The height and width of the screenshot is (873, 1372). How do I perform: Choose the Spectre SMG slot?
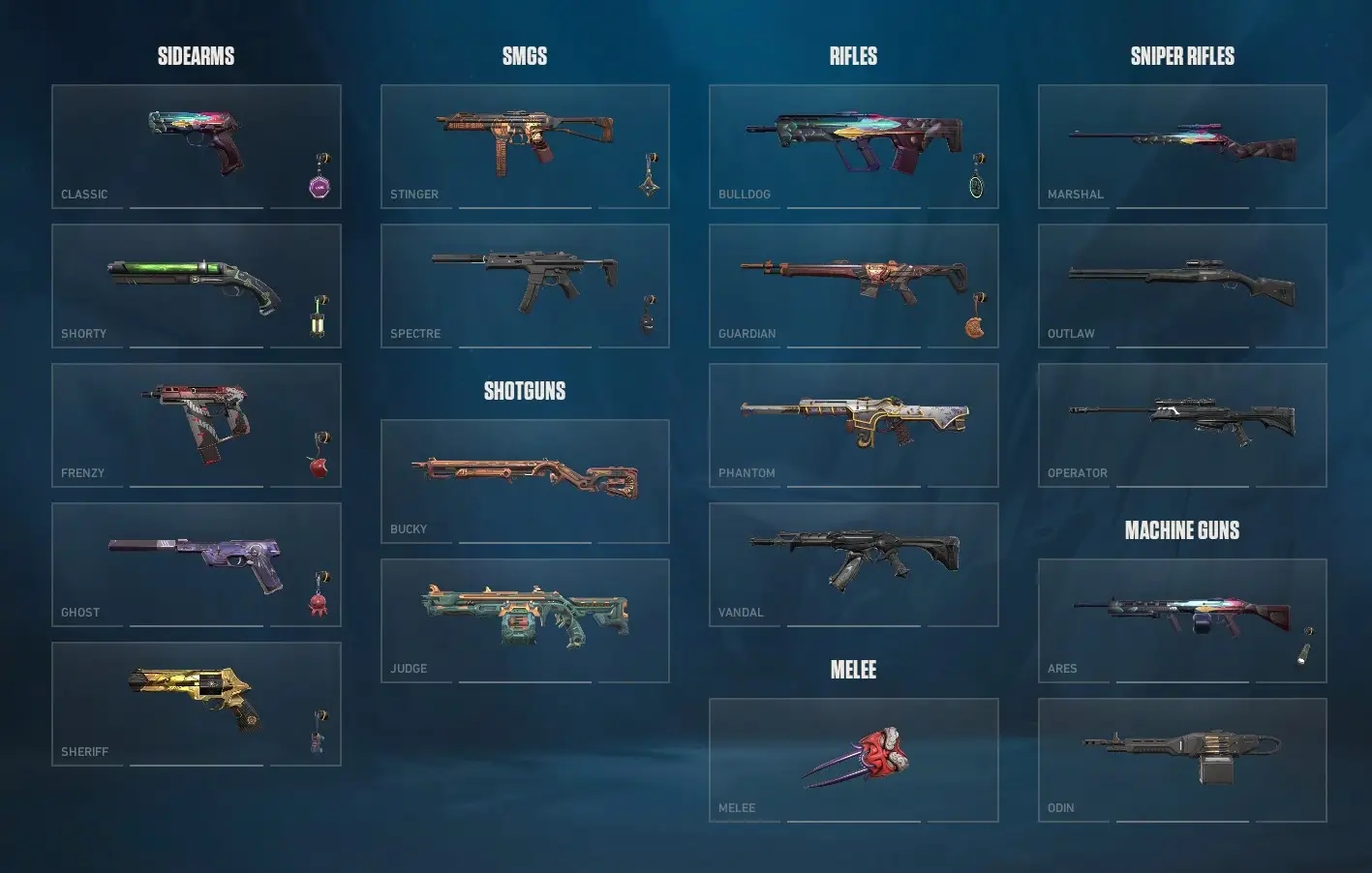point(525,285)
